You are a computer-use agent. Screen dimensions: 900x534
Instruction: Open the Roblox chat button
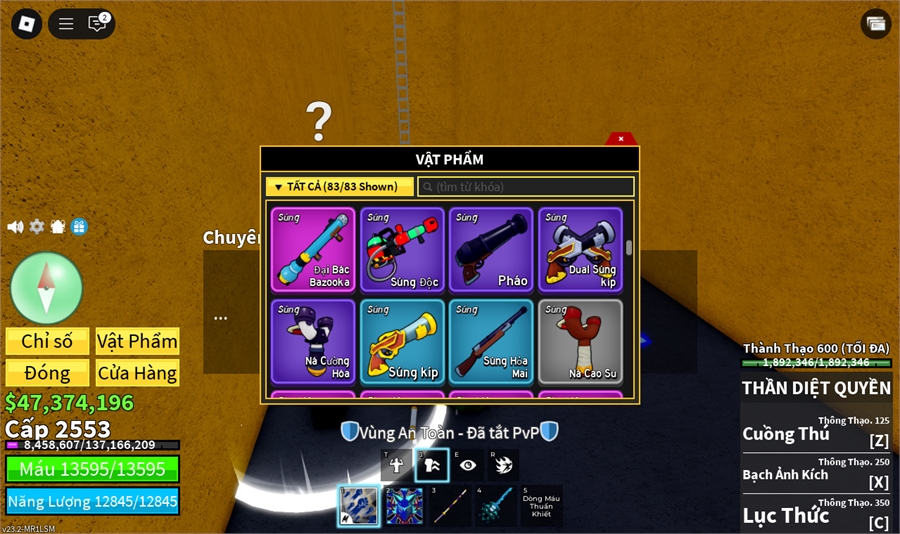pos(97,24)
